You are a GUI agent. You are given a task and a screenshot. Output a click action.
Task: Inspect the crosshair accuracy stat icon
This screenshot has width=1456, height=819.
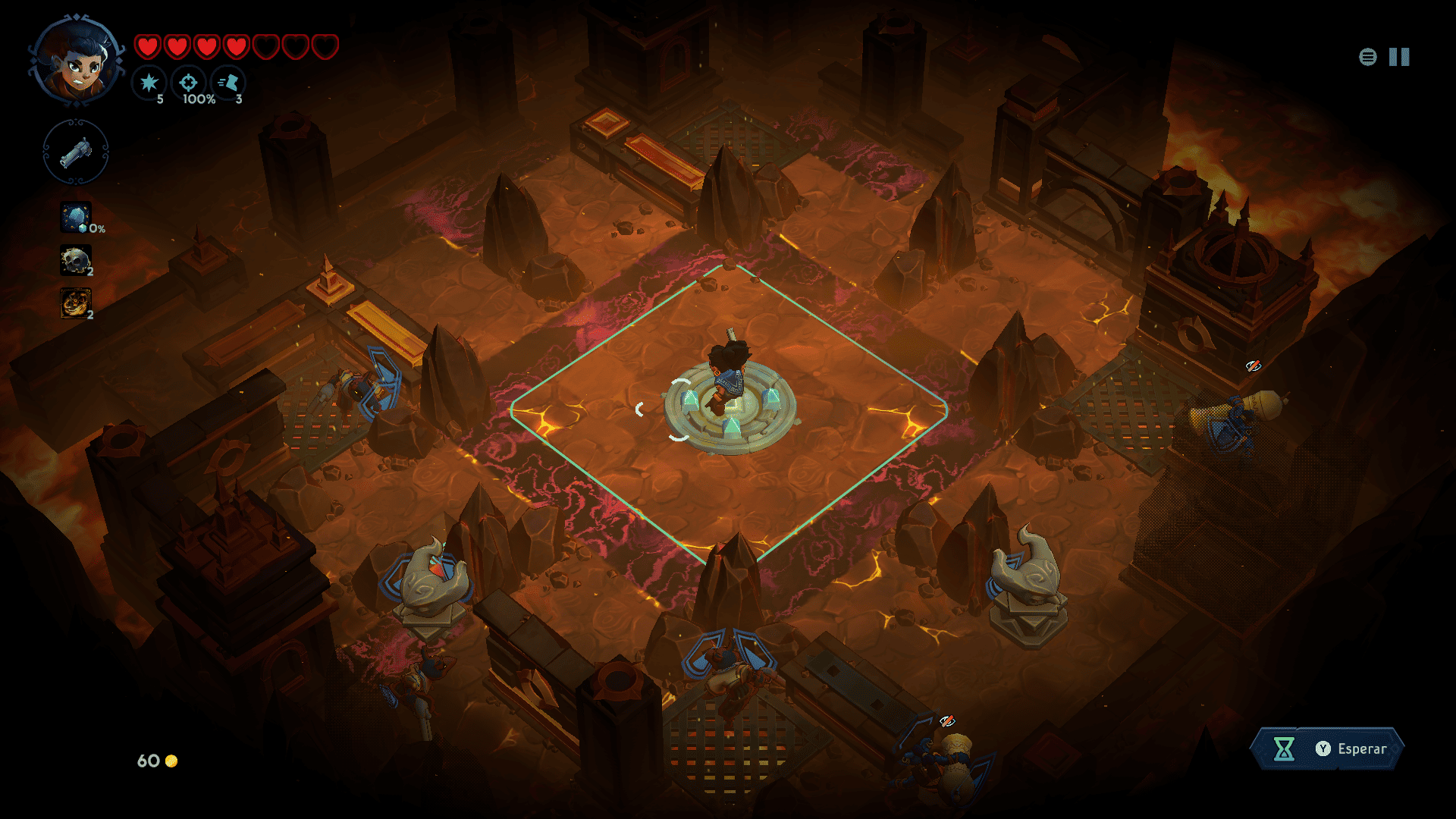(189, 83)
